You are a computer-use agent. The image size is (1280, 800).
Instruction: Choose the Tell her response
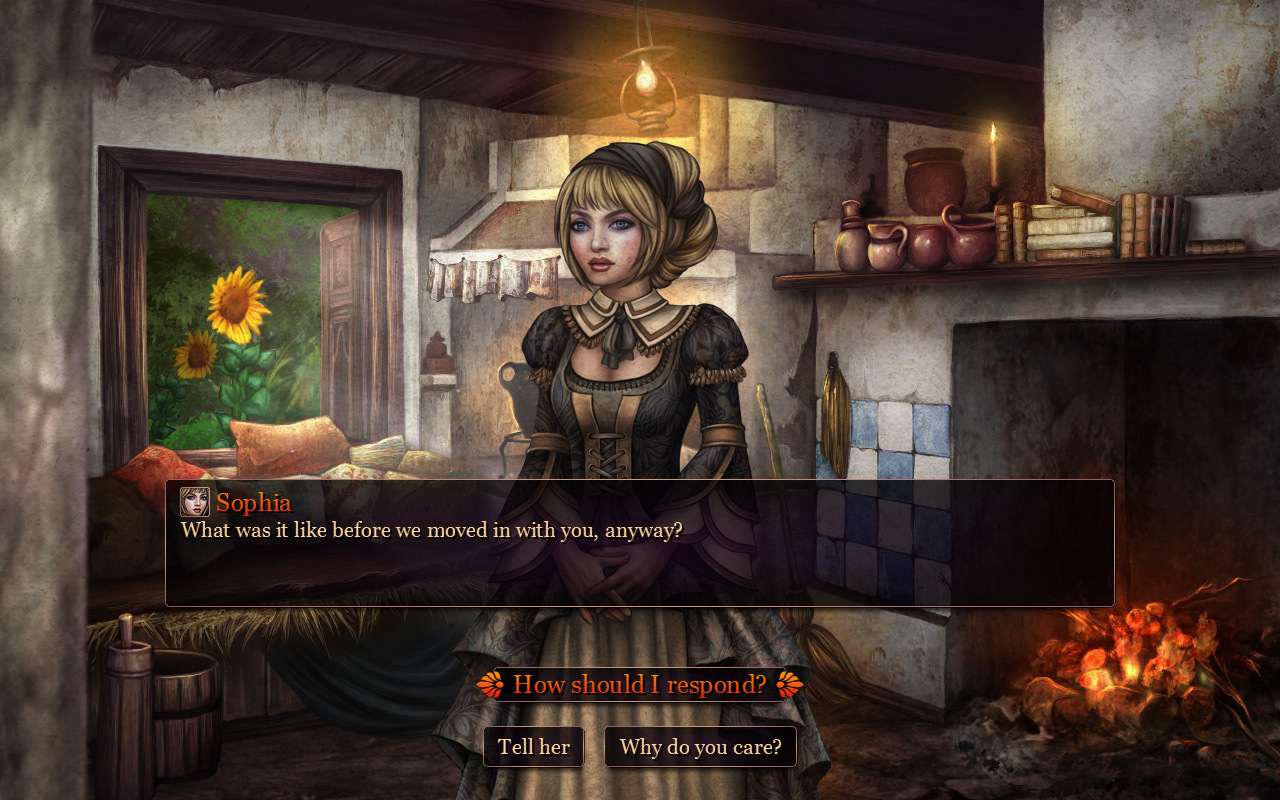tap(534, 746)
